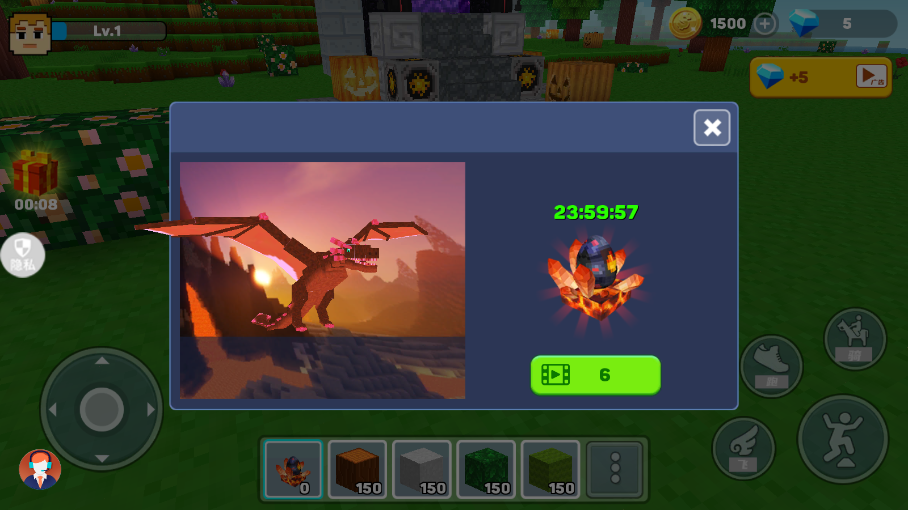Activate the winged fly button
Viewport: 908px width, 510px height.
[743, 447]
